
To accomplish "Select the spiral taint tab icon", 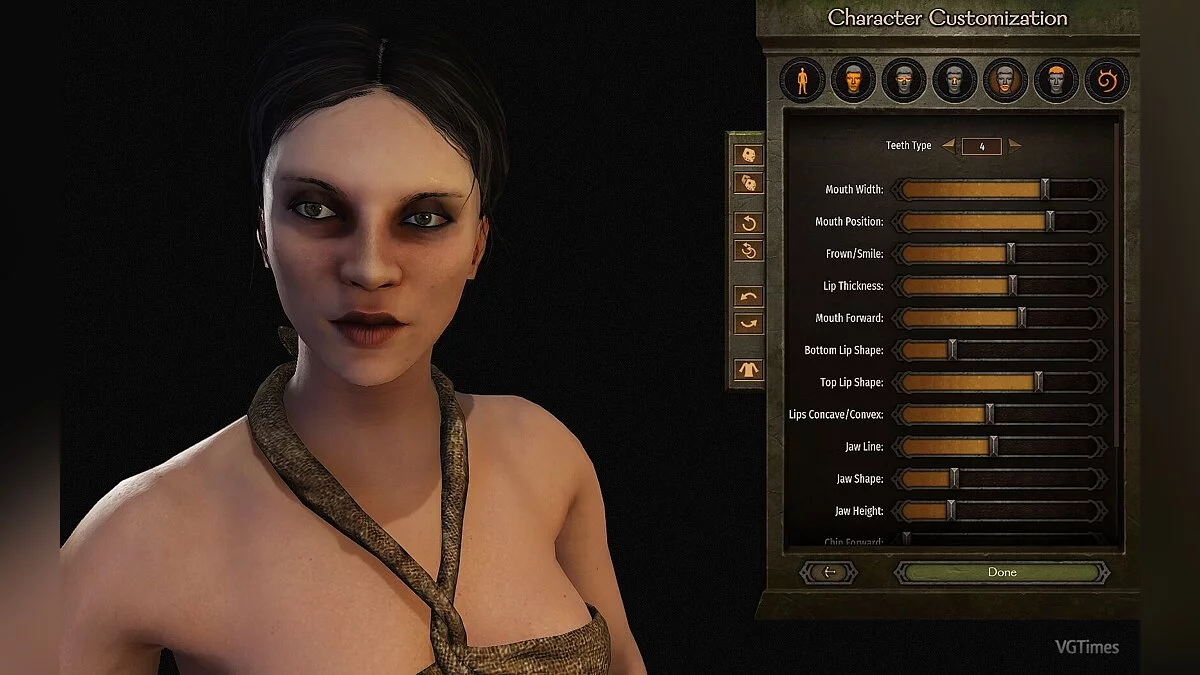I will [1106, 80].
